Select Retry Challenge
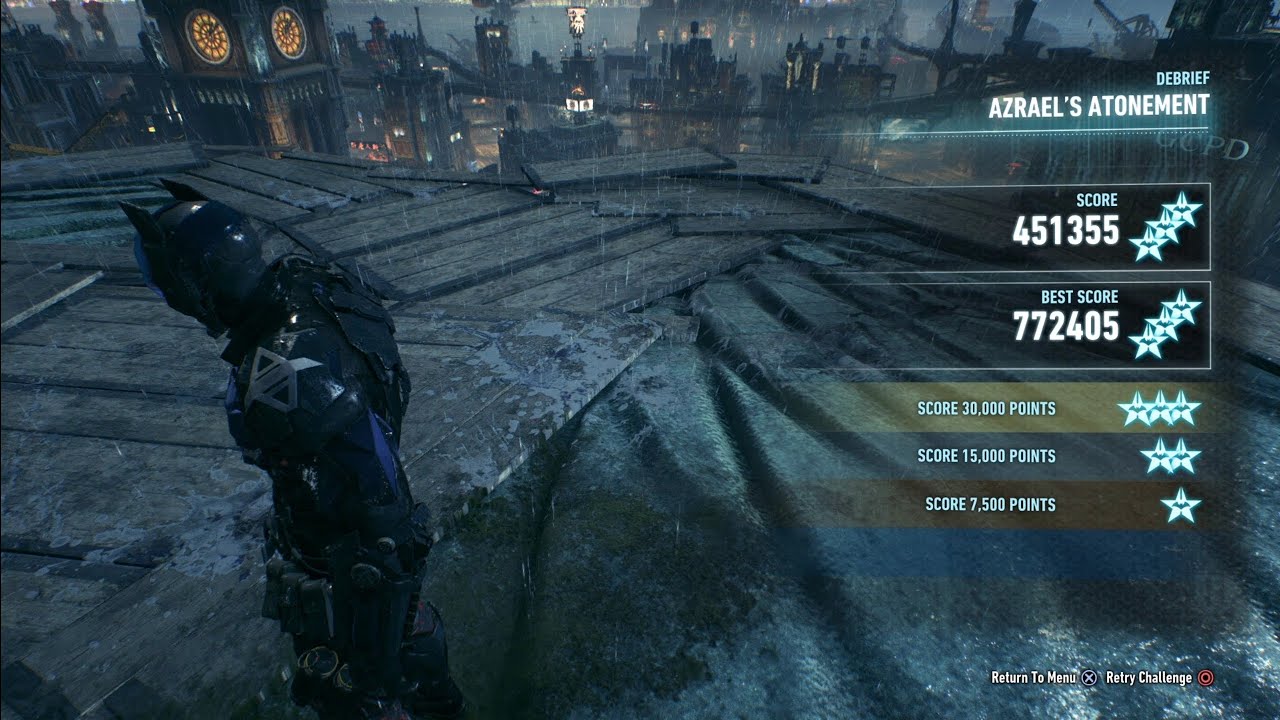 pyautogui.click(x=1158, y=678)
